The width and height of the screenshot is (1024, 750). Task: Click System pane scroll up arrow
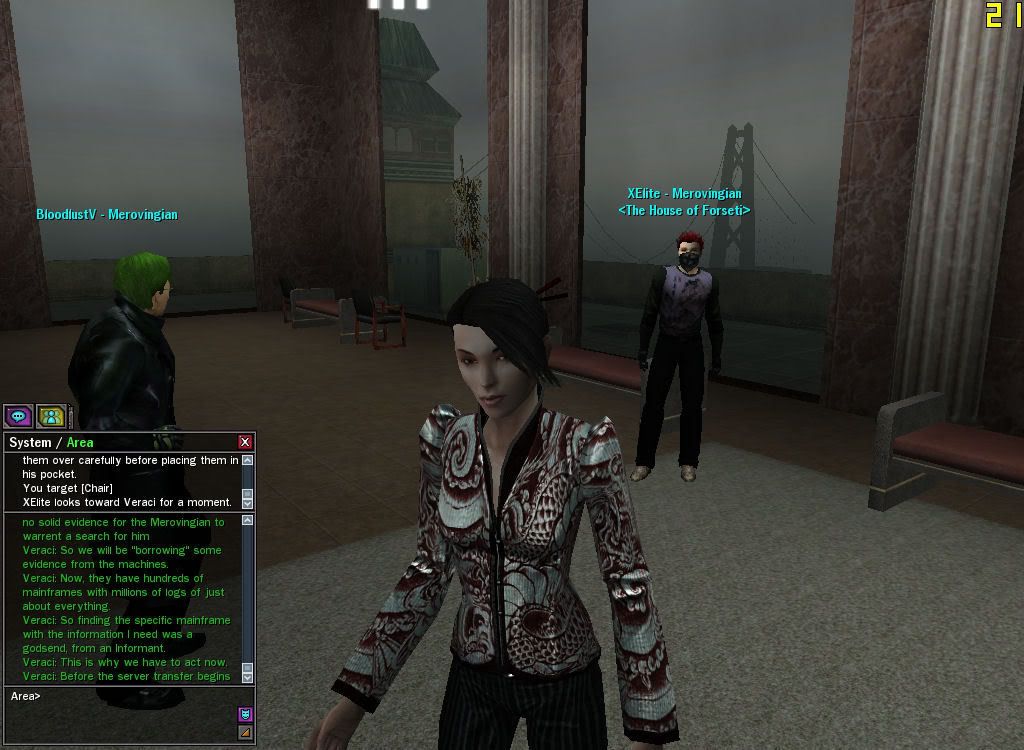[x=248, y=460]
